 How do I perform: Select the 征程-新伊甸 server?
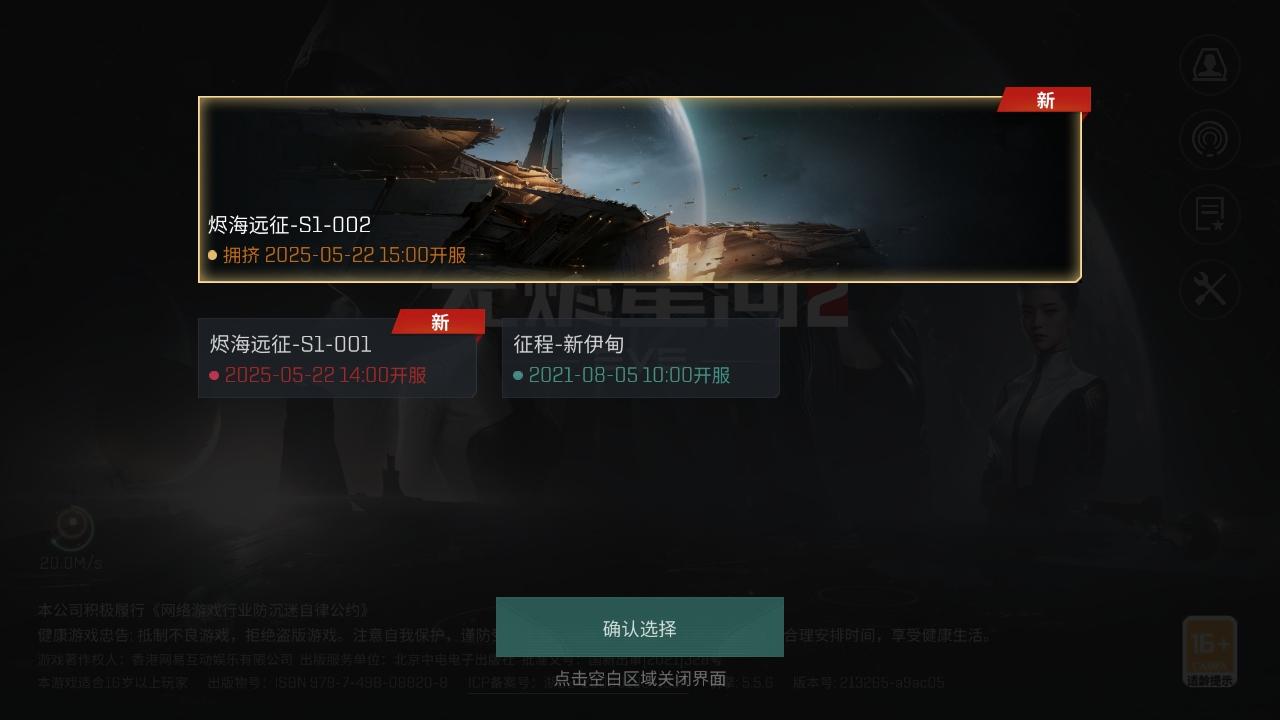click(640, 358)
